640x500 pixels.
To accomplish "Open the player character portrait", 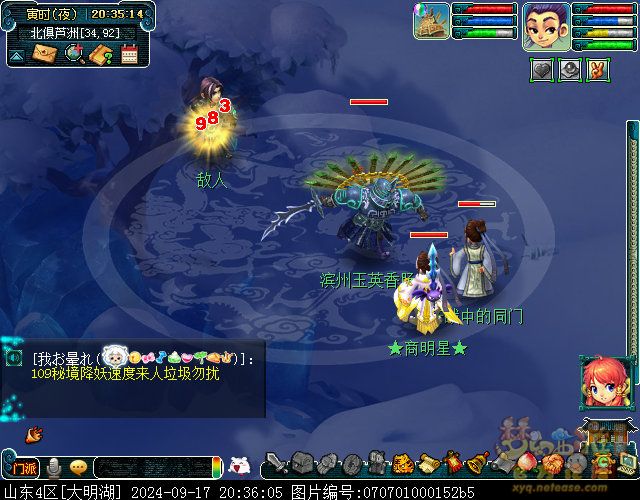I will [x=546, y=21].
